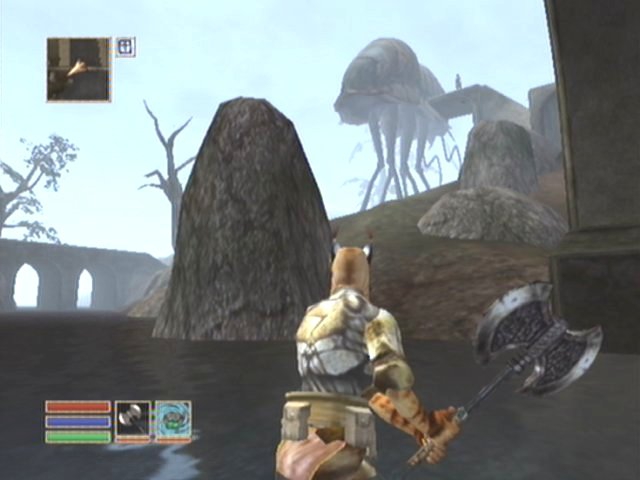
Task: Click the small active effect icon beside minimap
Action: click(125, 46)
